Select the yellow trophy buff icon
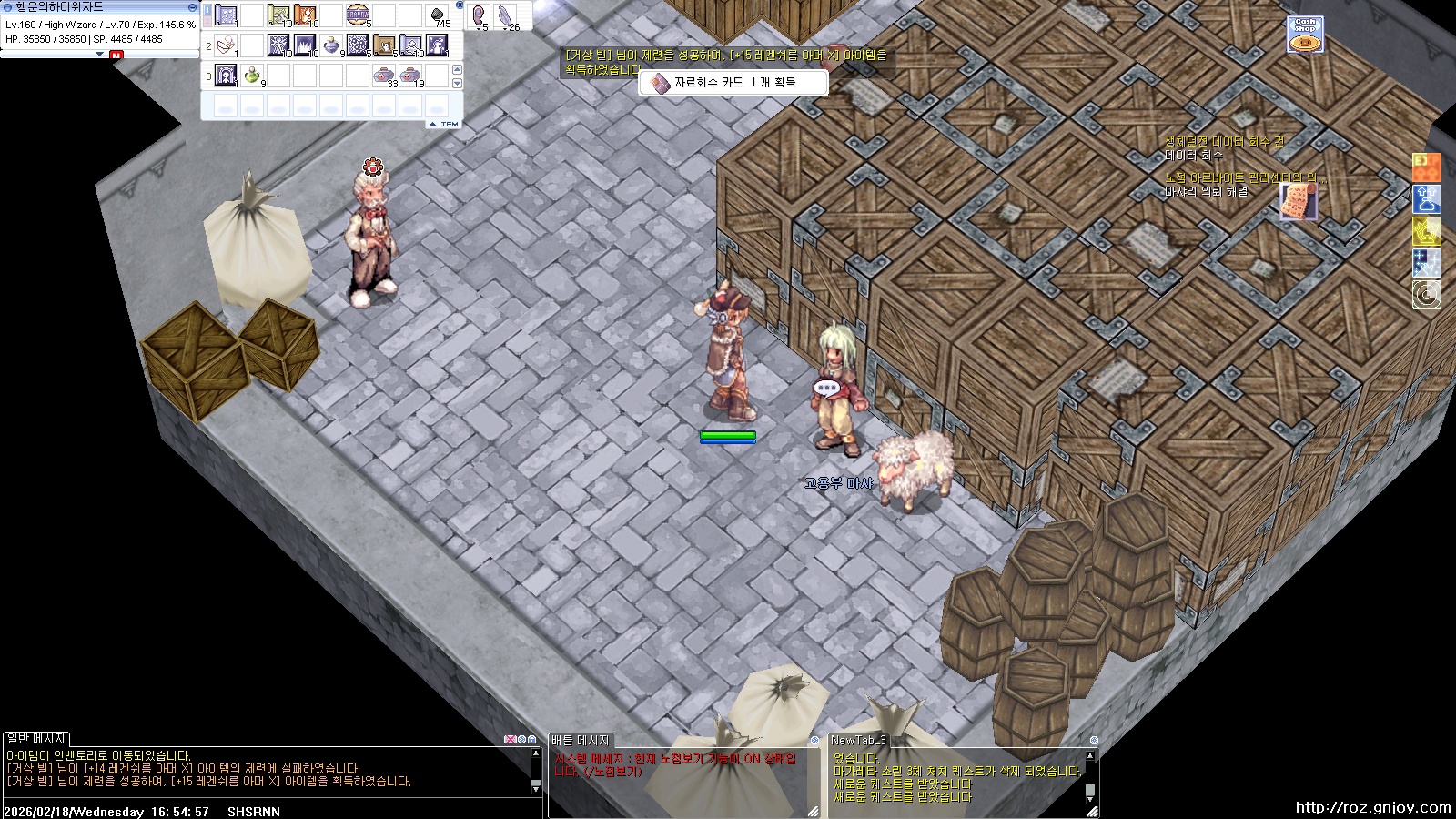 (1426, 232)
